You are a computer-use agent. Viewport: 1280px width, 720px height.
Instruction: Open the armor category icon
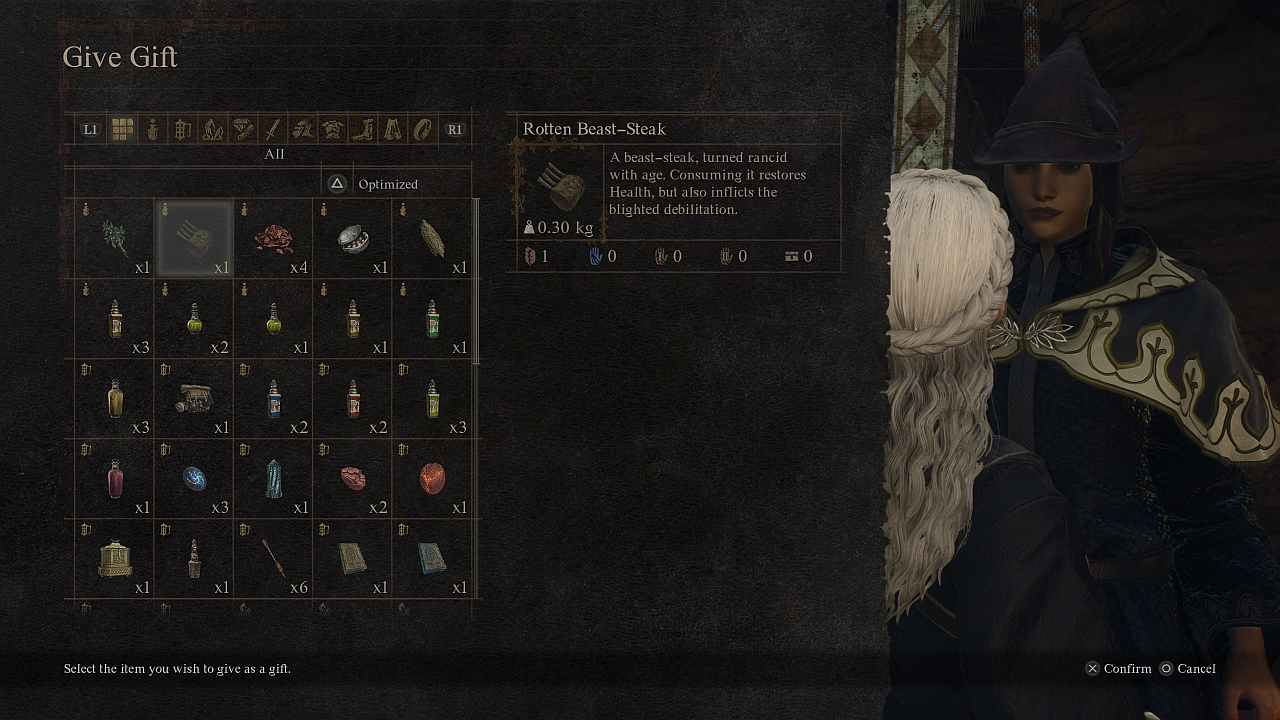[x=332, y=129]
